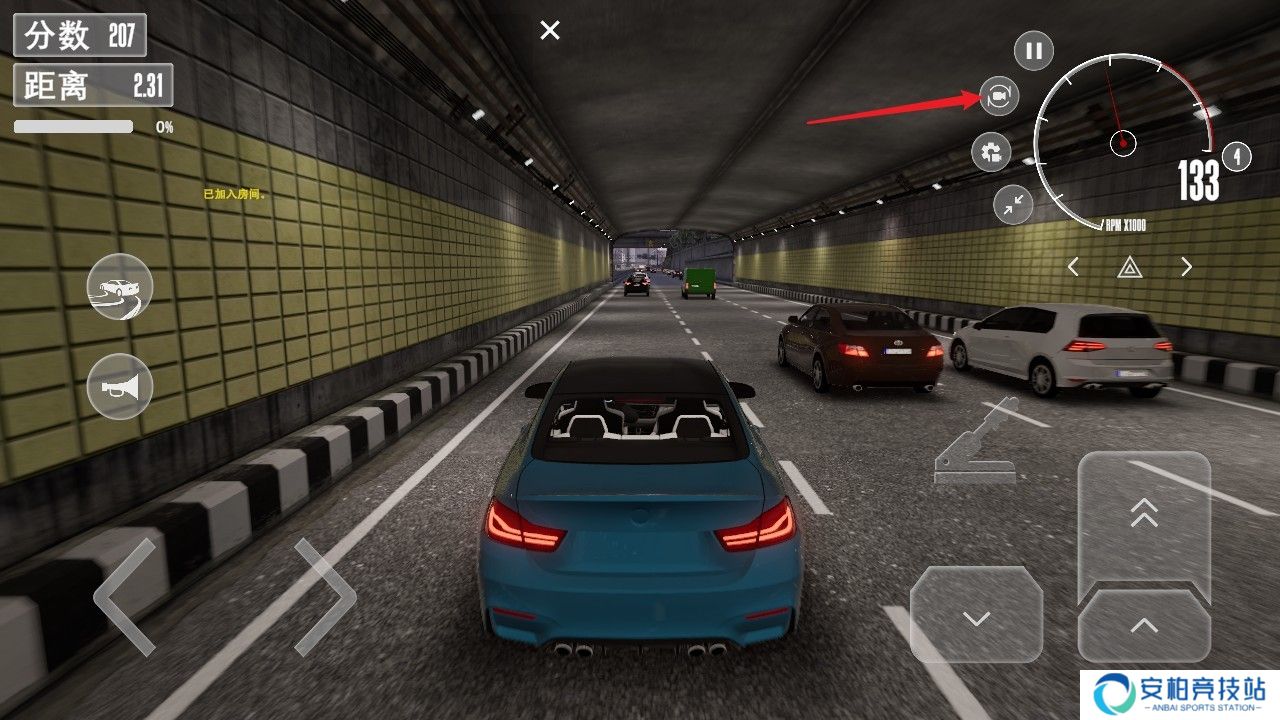Turn on the right turn signal

tap(1187, 267)
